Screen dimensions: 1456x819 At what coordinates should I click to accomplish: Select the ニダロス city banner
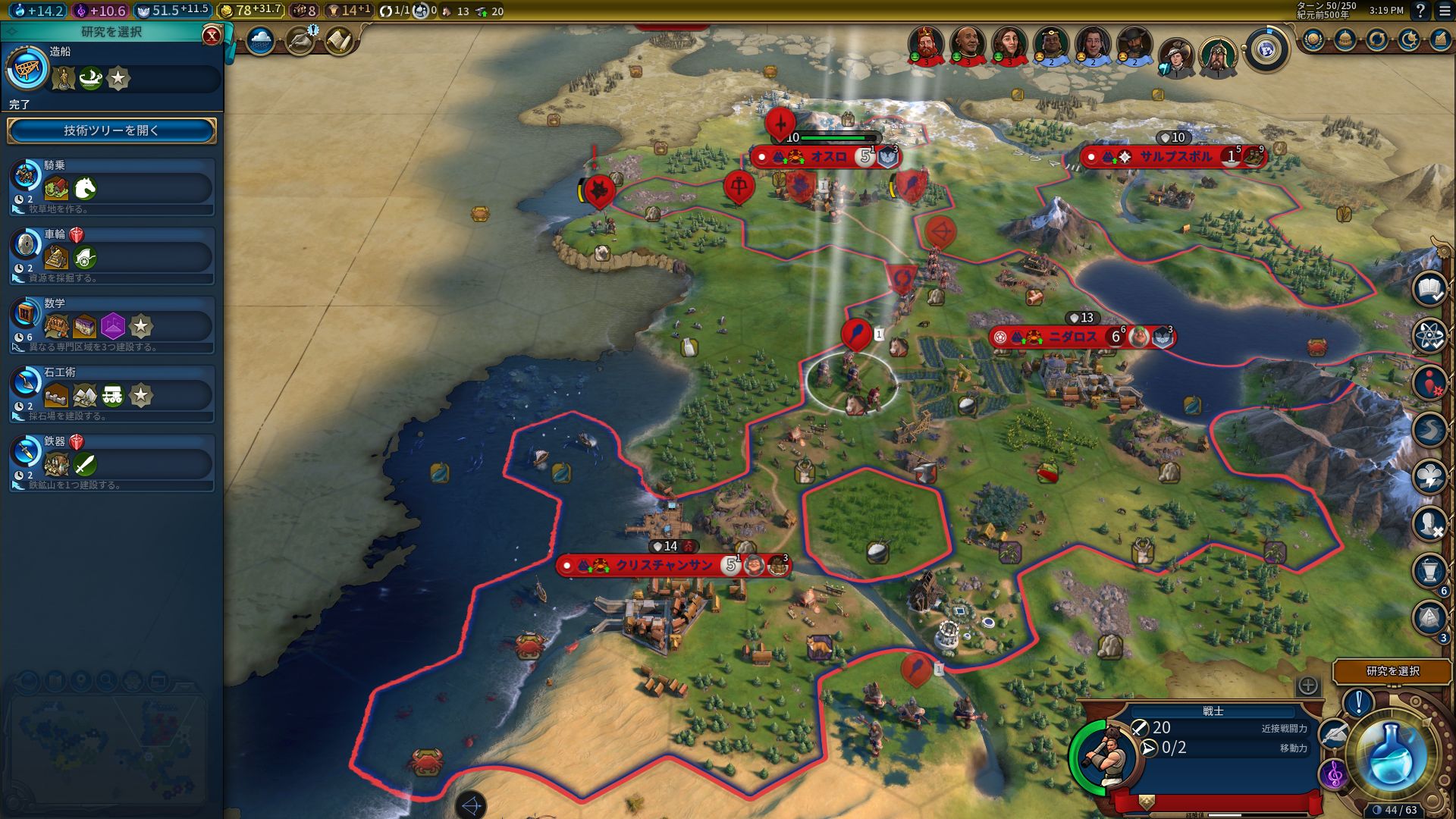tap(1072, 337)
